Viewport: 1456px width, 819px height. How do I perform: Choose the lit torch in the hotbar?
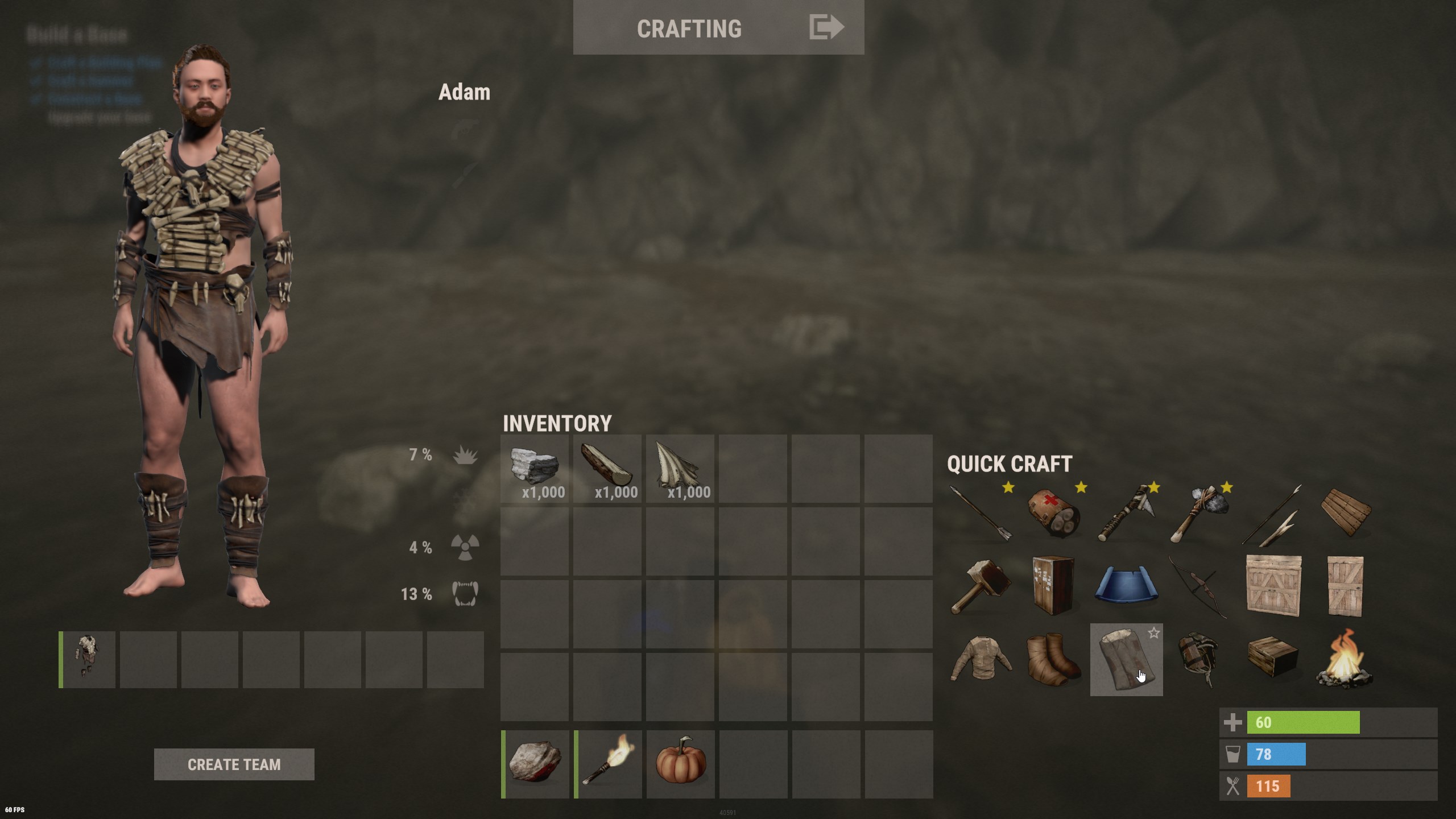[608, 764]
